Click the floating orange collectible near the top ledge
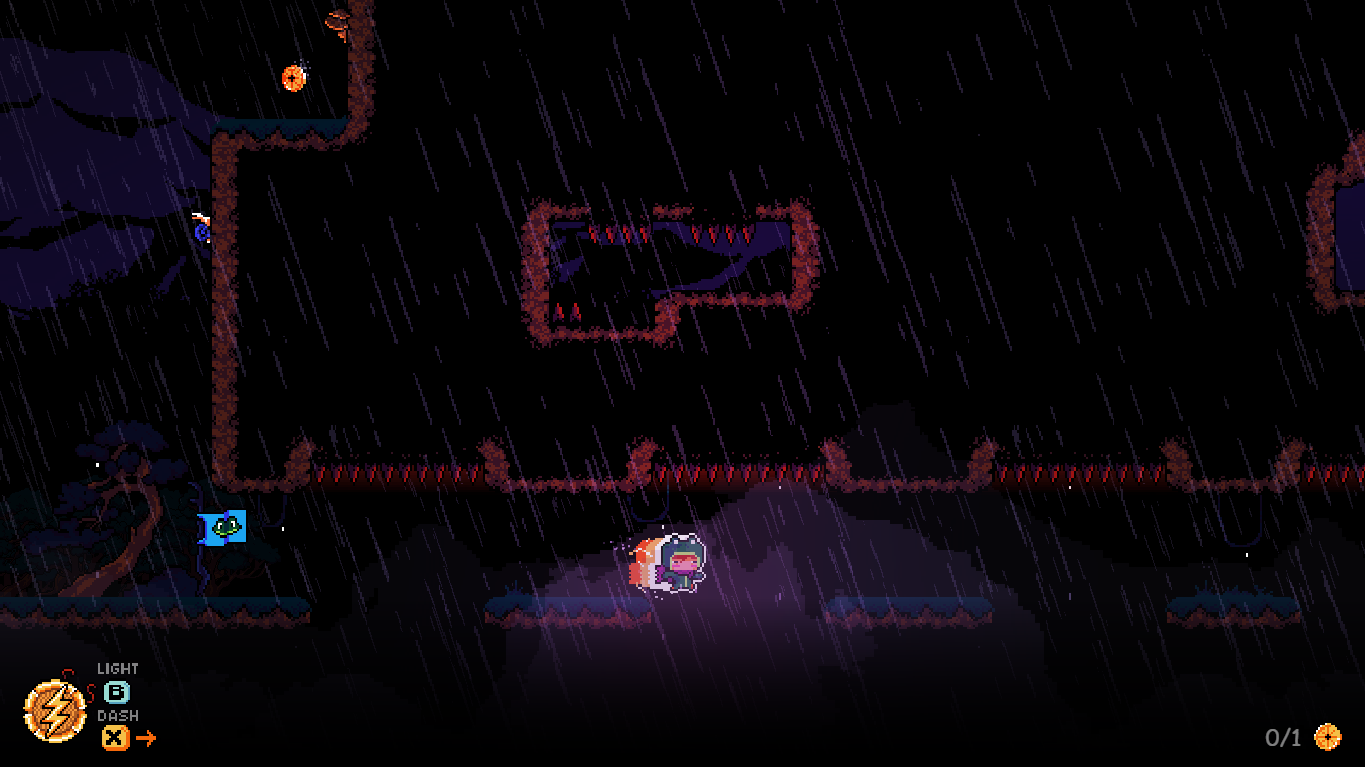Viewport: 1365px width, 767px height. pyautogui.click(x=293, y=79)
